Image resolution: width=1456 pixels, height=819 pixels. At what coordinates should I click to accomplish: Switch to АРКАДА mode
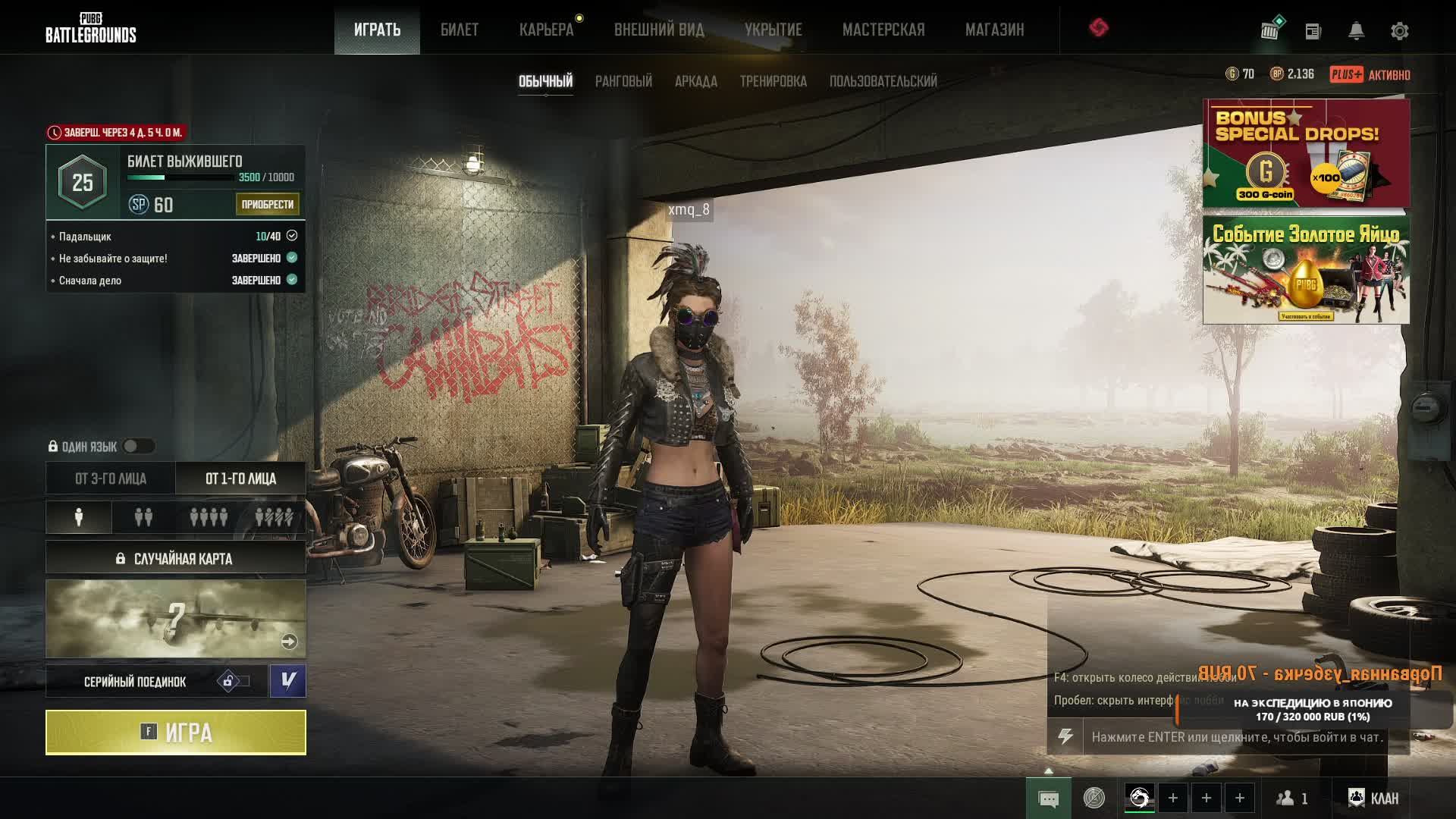[695, 81]
